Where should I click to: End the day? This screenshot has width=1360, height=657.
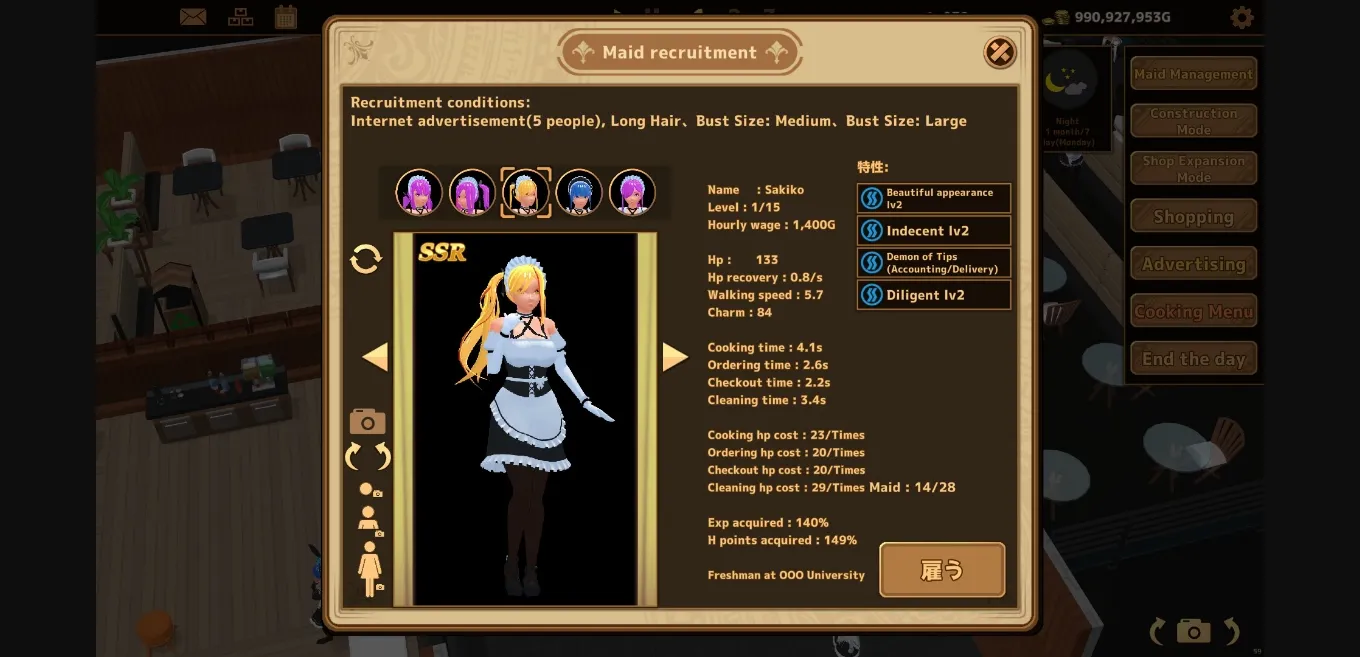click(1193, 358)
